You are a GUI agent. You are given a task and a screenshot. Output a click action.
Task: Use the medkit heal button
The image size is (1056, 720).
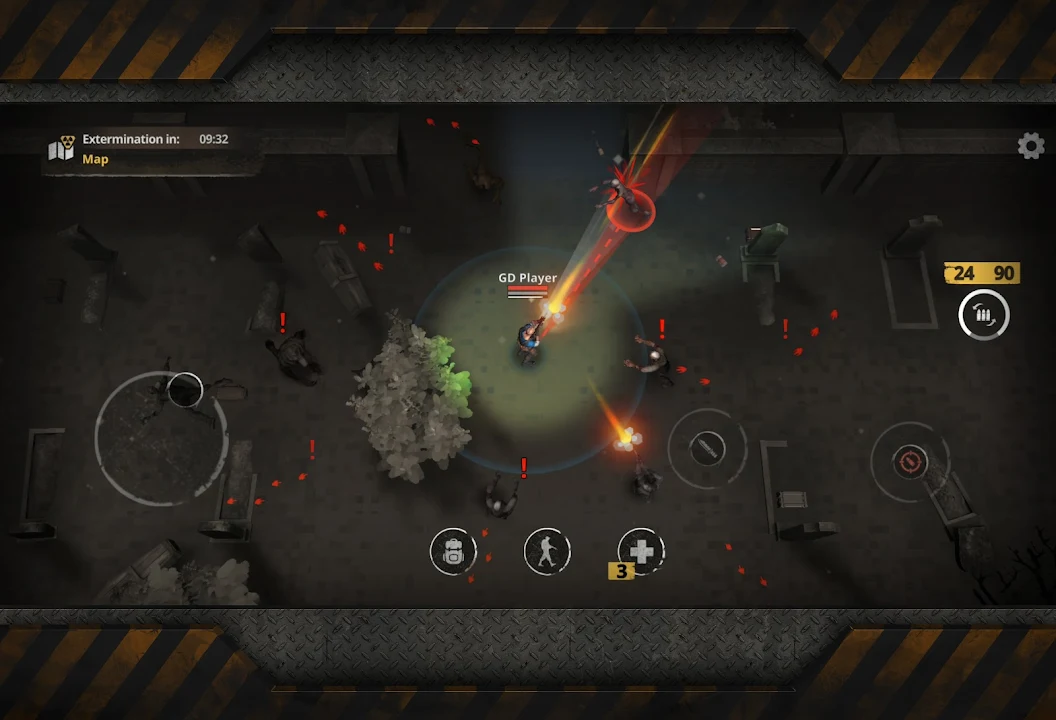point(641,550)
